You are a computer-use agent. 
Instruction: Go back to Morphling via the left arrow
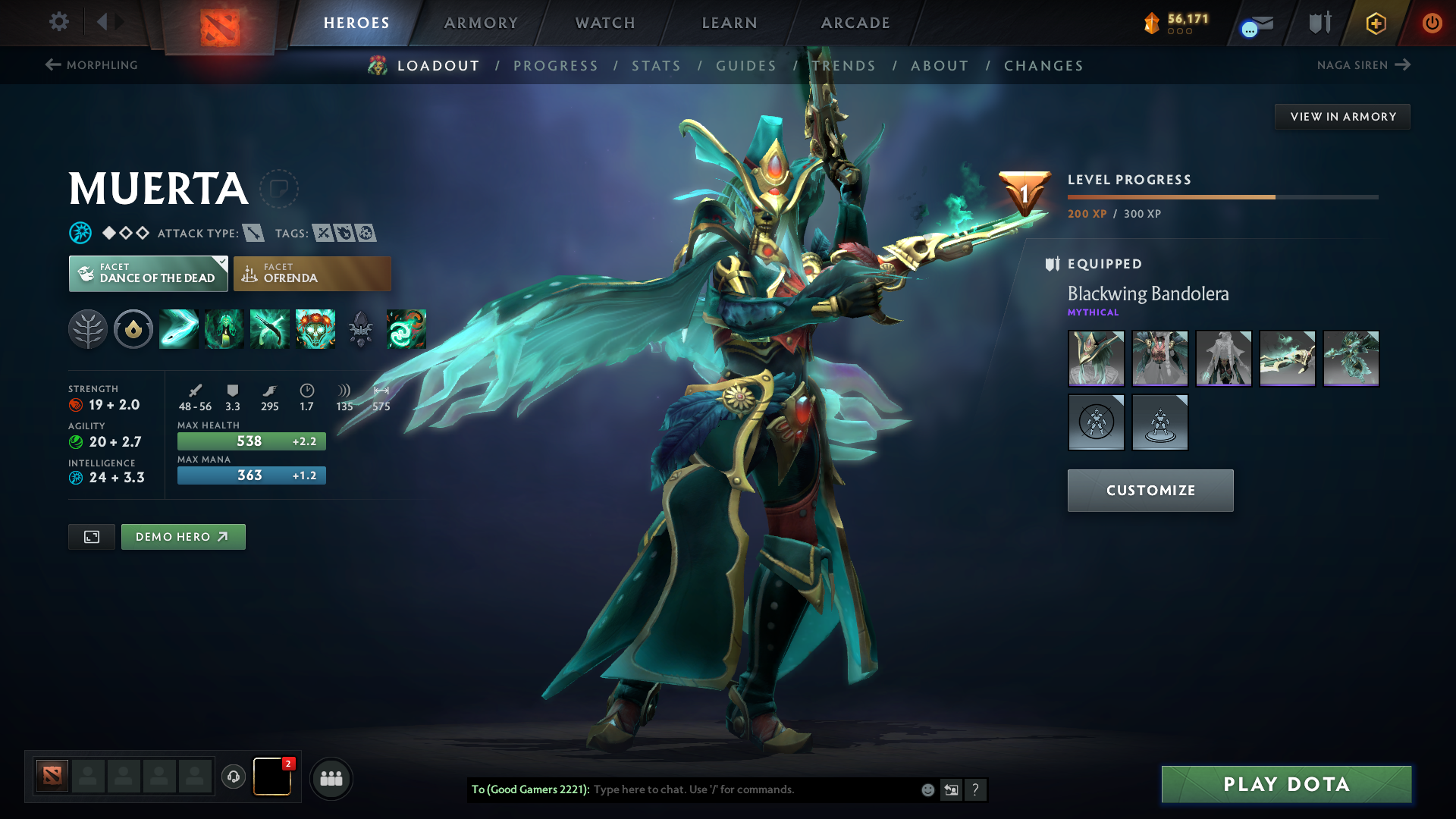[52, 65]
